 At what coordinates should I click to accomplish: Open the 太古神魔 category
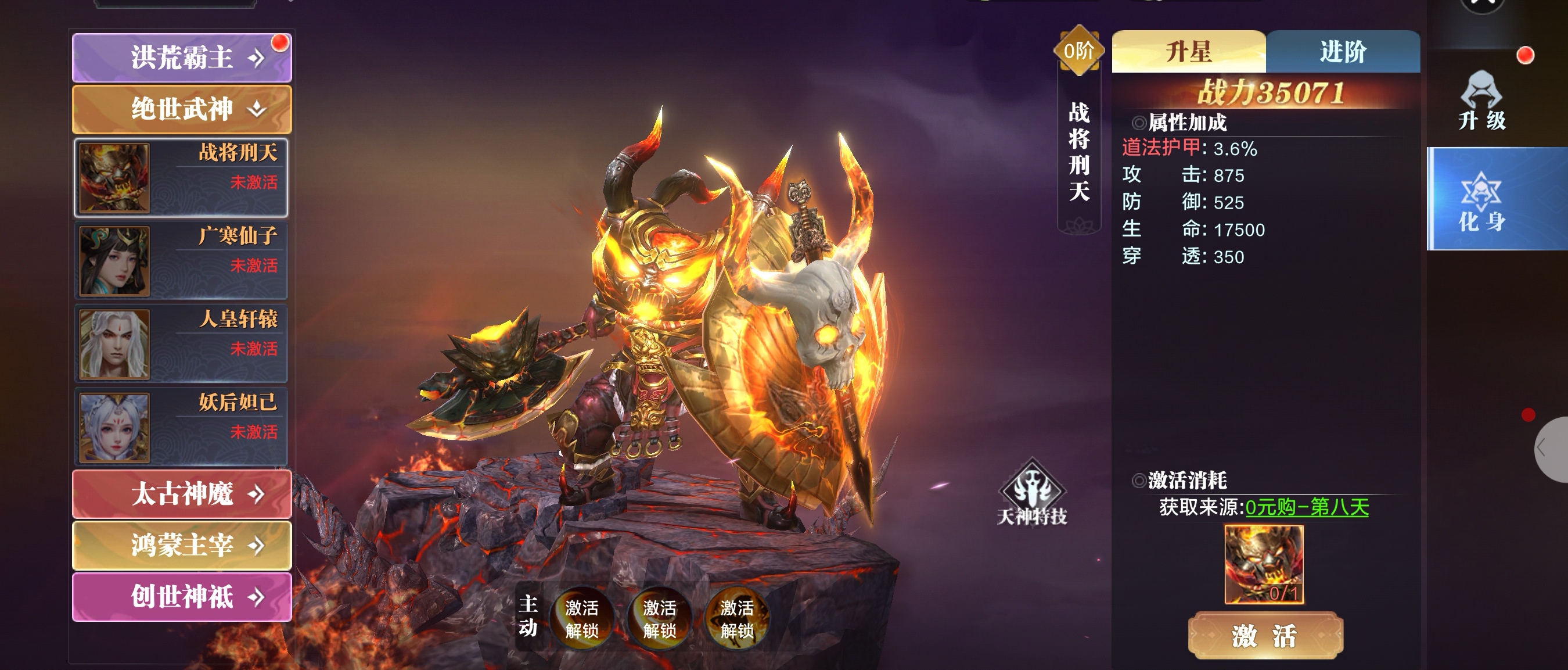coord(181,494)
